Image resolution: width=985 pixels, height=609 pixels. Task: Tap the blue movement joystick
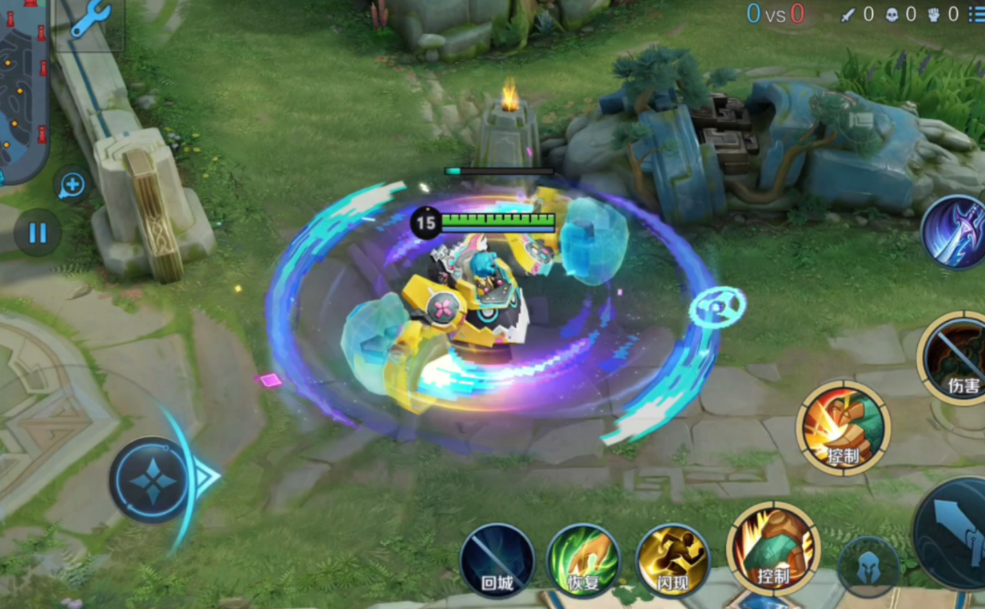pyautogui.click(x=152, y=481)
